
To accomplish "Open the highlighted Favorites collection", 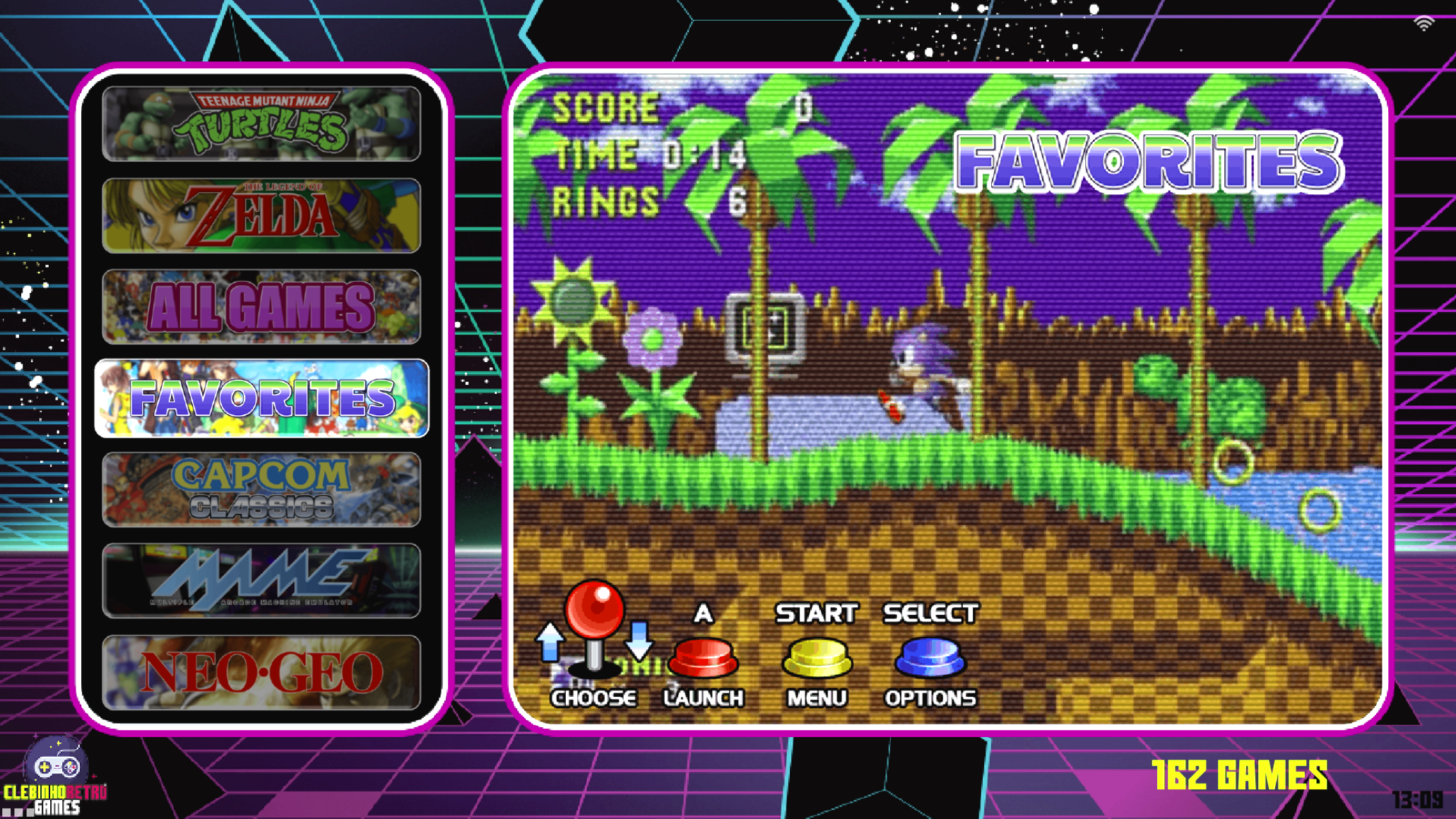I will tap(261, 398).
